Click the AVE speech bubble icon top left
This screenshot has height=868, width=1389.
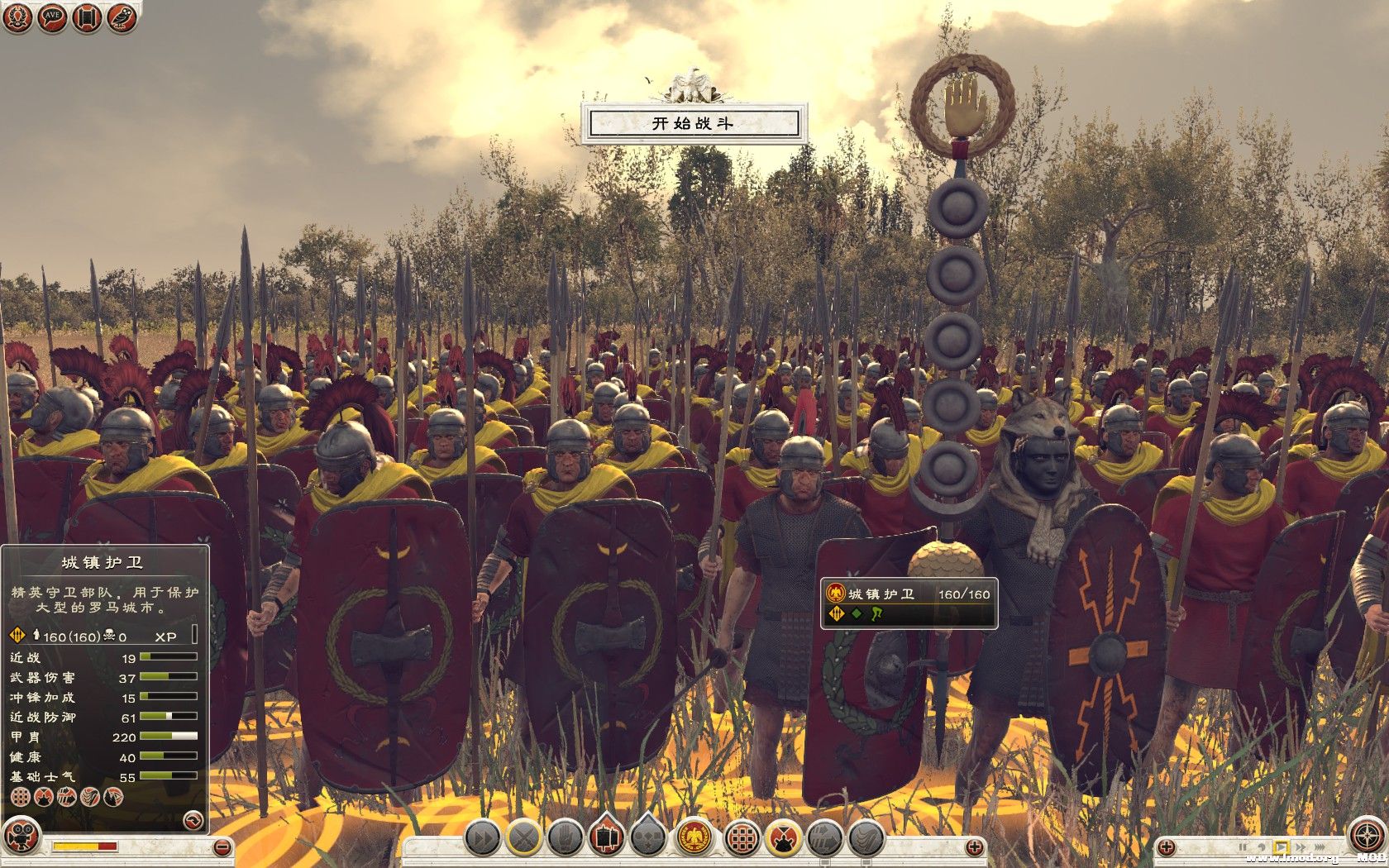[50, 17]
